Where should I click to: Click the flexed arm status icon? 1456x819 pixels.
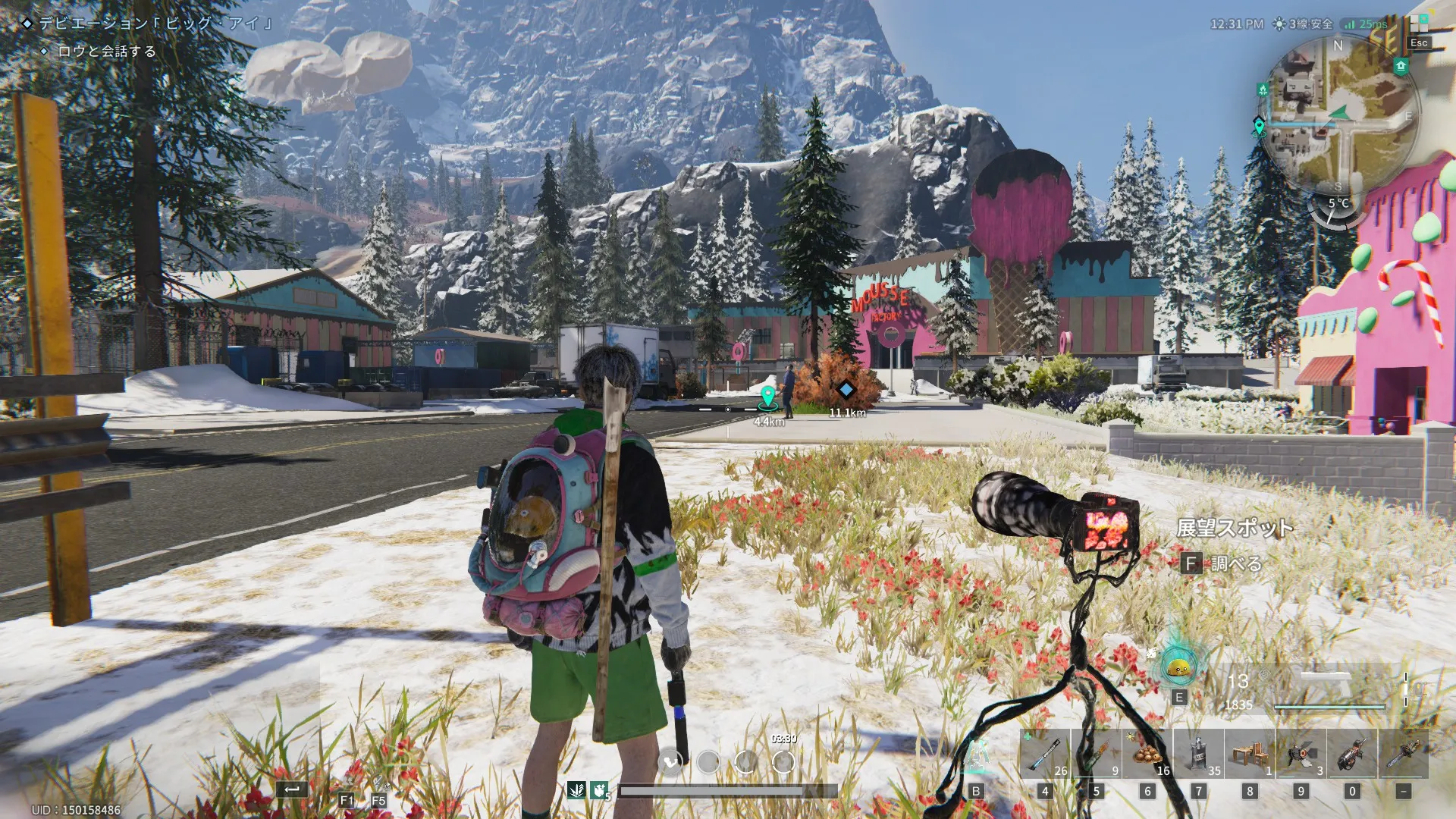tap(600, 791)
